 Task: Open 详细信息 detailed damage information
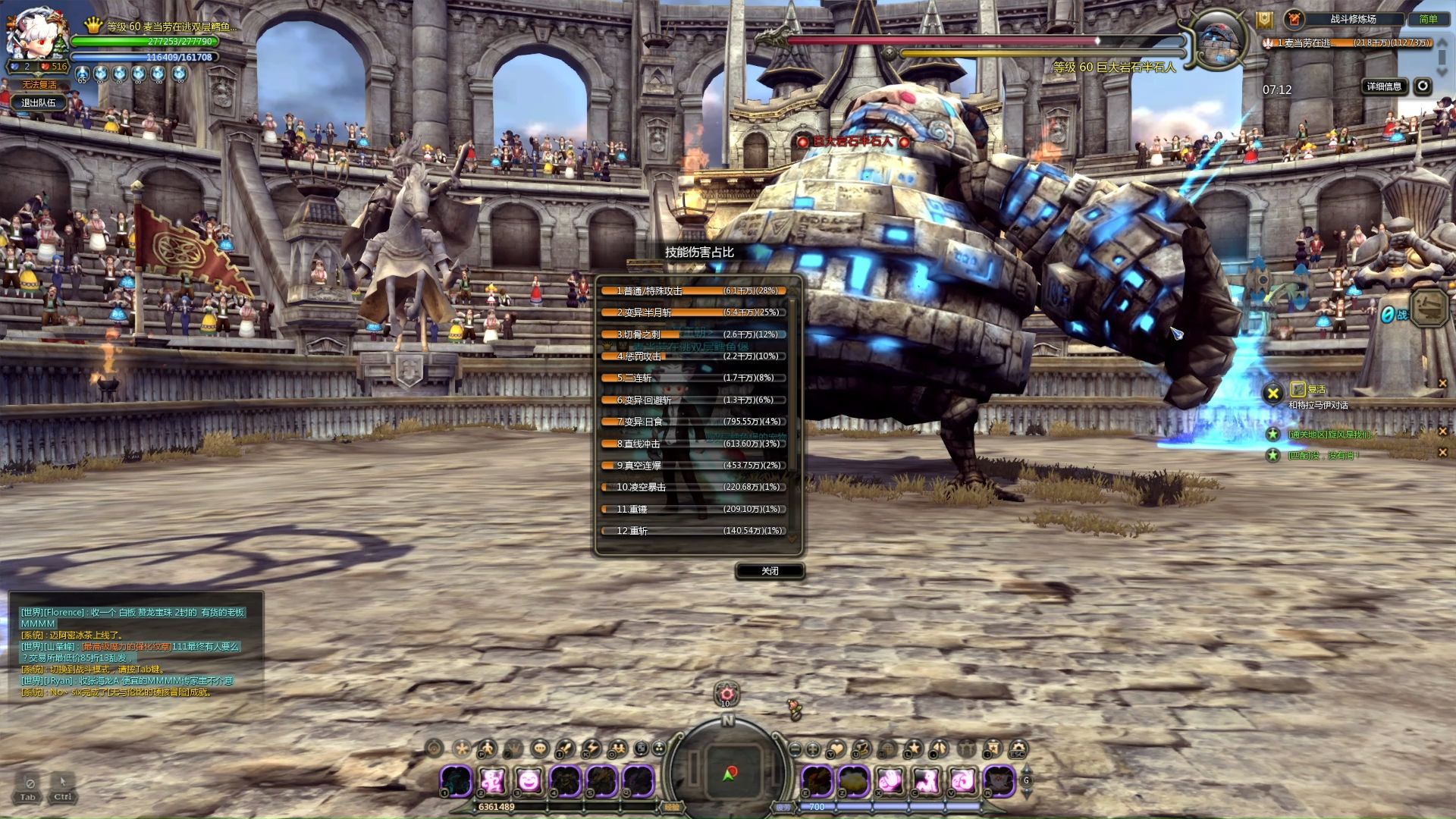[1384, 86]
